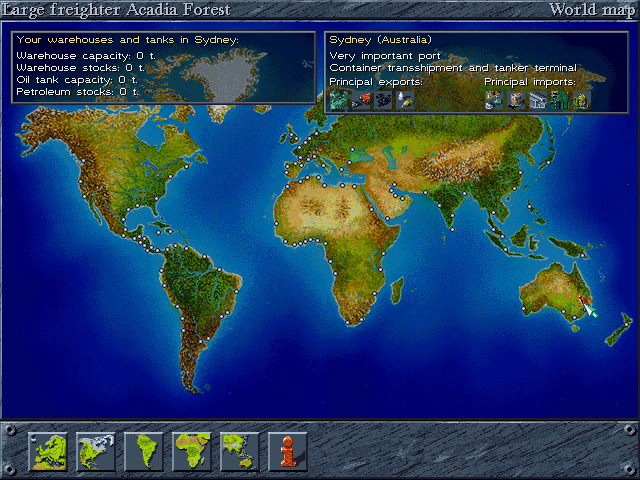The image size is (640, 480).
Task: Click the red information icon
Action: [x=288, y=451]
